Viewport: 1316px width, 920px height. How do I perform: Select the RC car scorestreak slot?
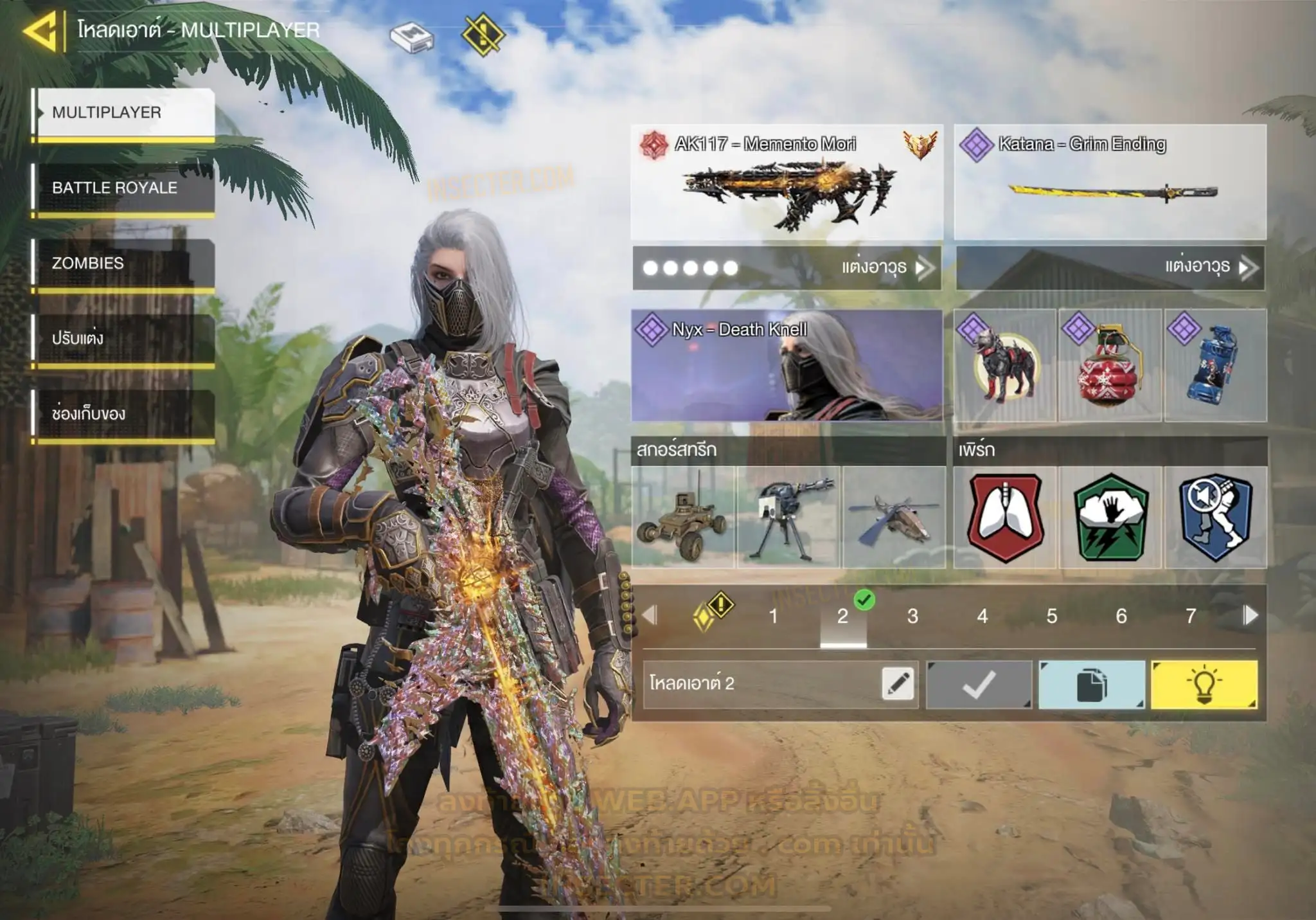(682, 518)
